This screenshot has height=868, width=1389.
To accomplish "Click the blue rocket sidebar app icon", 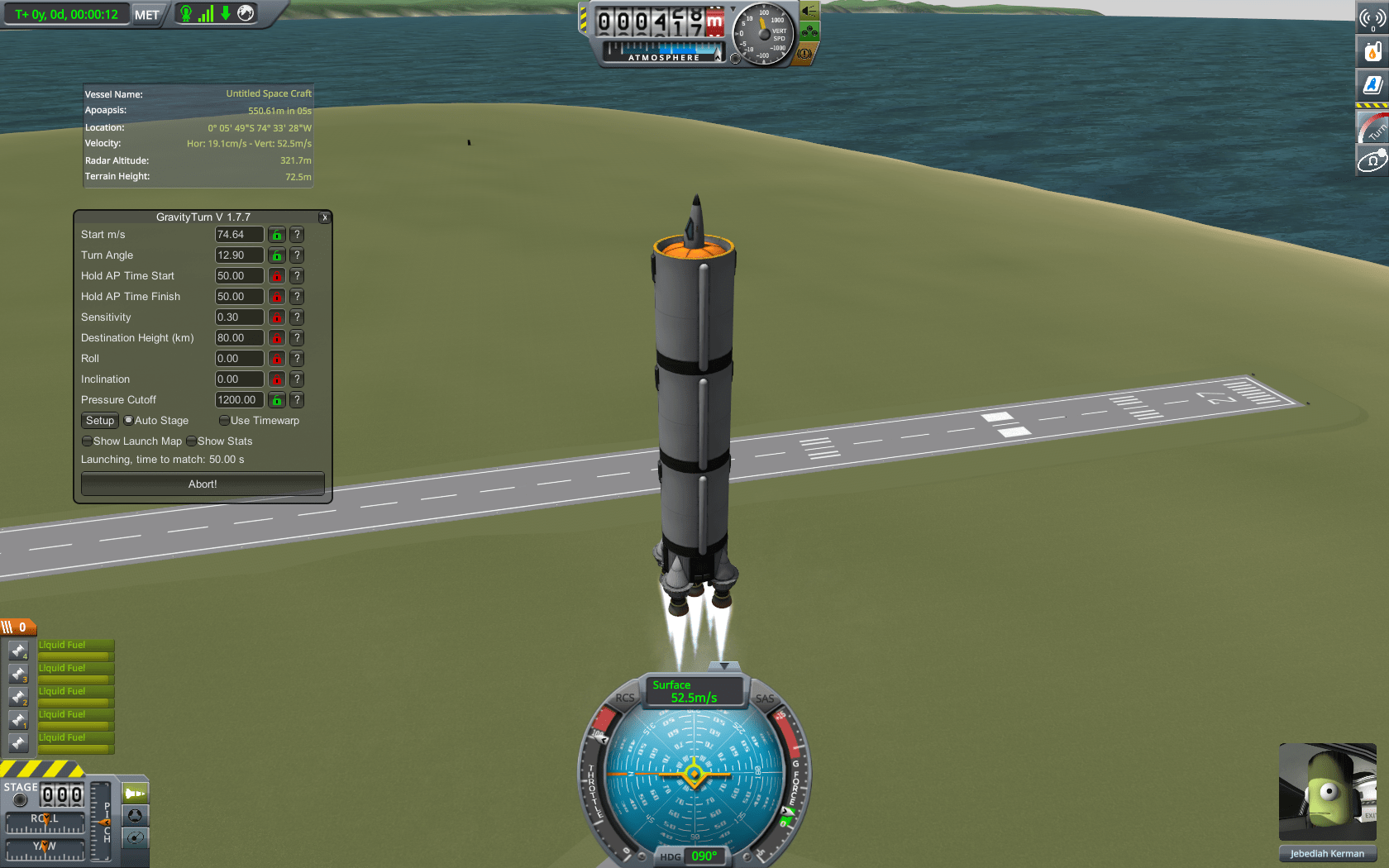I will coord(1372,83).
